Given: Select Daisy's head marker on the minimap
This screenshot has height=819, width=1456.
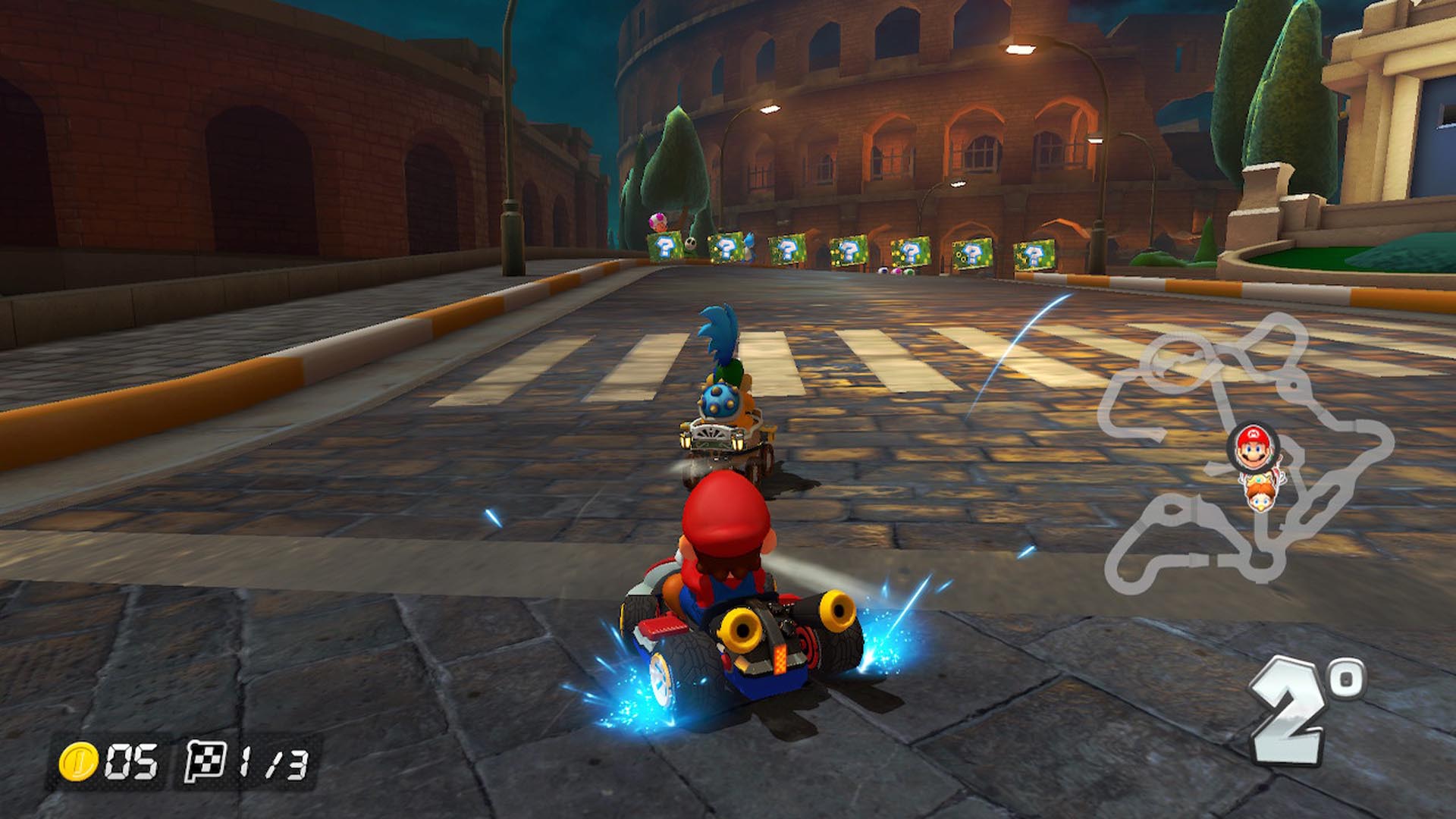Looking at the screenshot, I should (x=1260, y=491).
